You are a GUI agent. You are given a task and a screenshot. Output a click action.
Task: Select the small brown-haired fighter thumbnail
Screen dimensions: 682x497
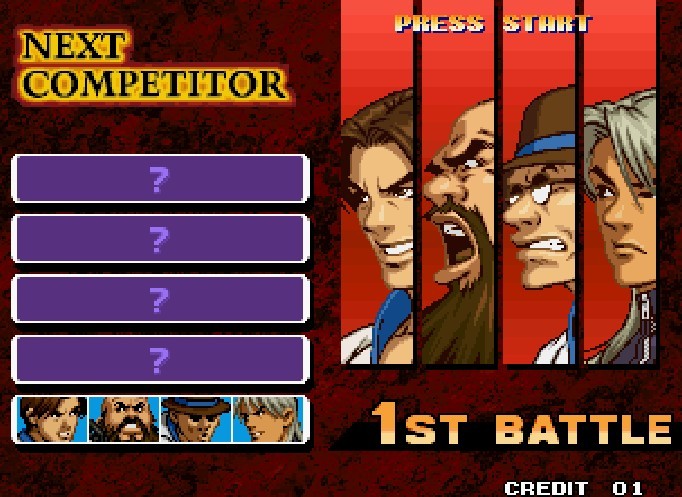pos(51,419)
